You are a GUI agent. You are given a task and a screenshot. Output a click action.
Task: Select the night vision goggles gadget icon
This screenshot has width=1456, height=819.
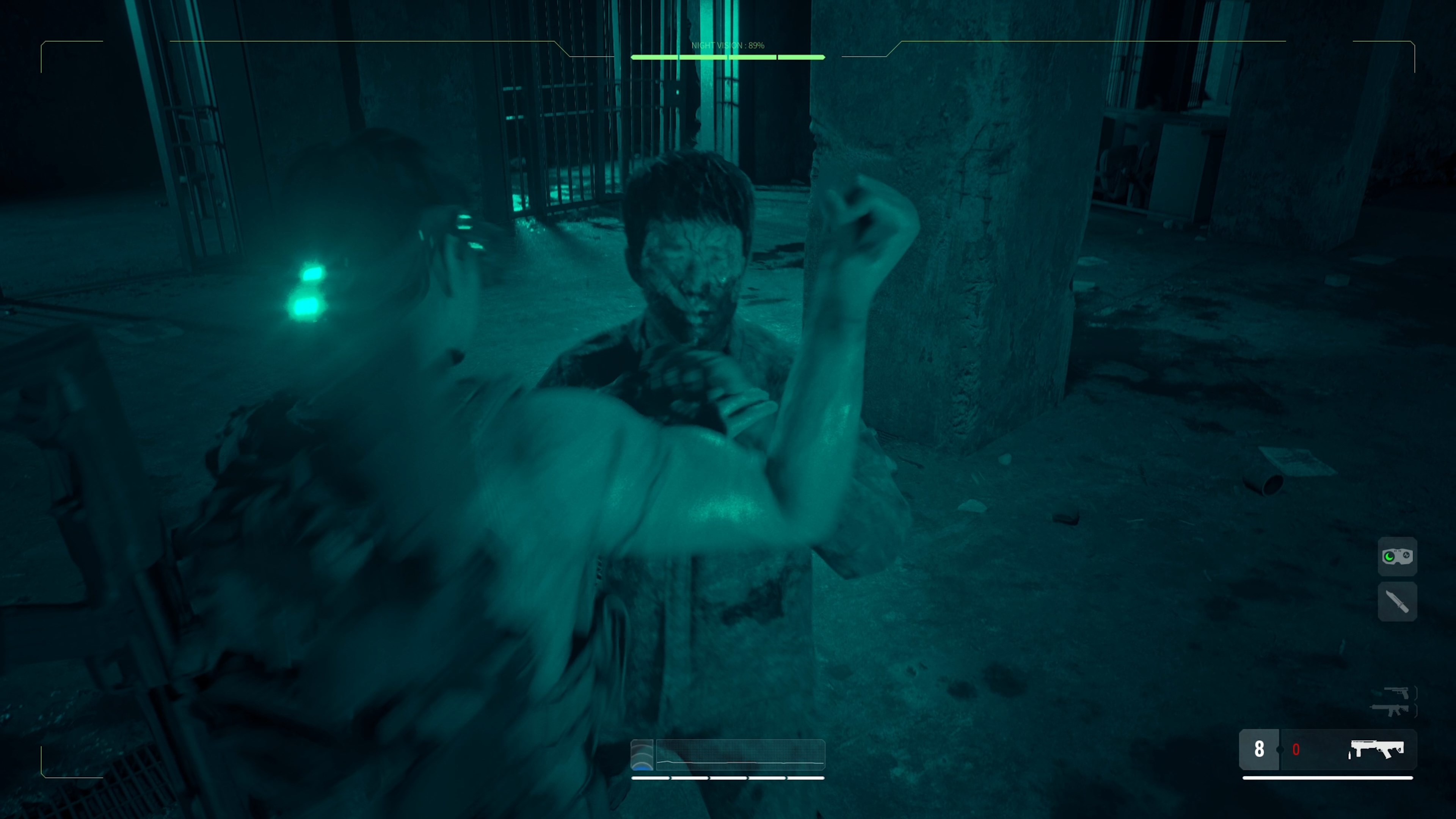coord(1398,556)
